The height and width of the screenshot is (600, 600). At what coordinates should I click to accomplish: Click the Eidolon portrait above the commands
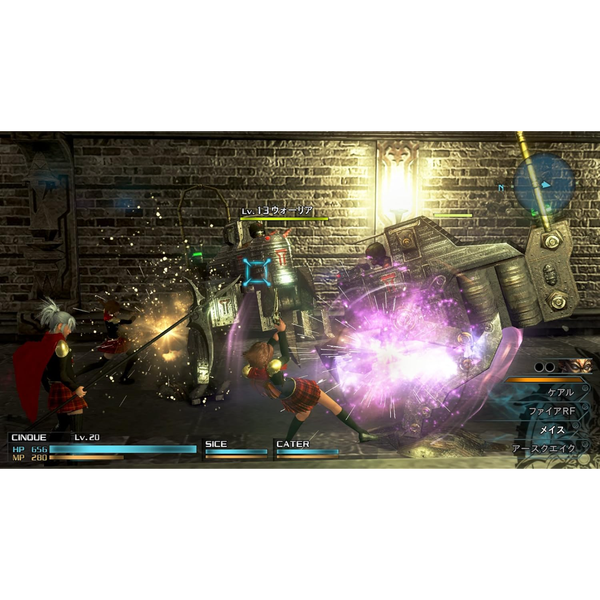point(577,366)
